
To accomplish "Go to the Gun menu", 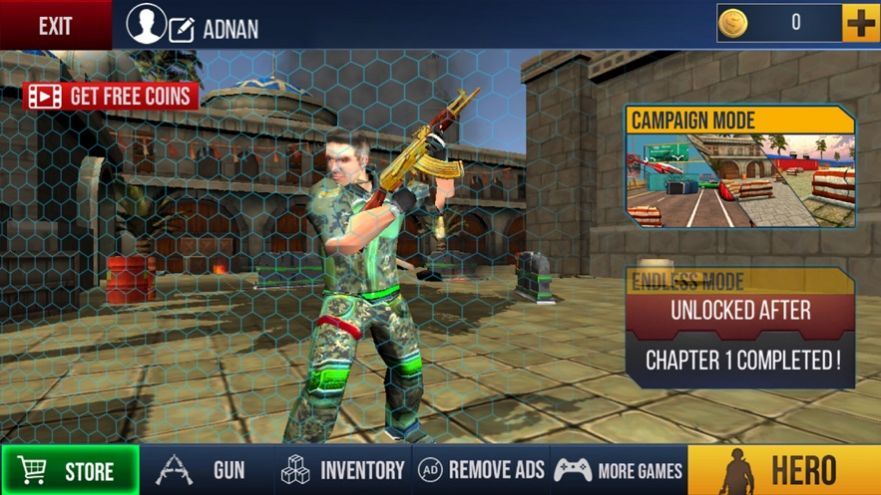I will click(x=207, y=470).
